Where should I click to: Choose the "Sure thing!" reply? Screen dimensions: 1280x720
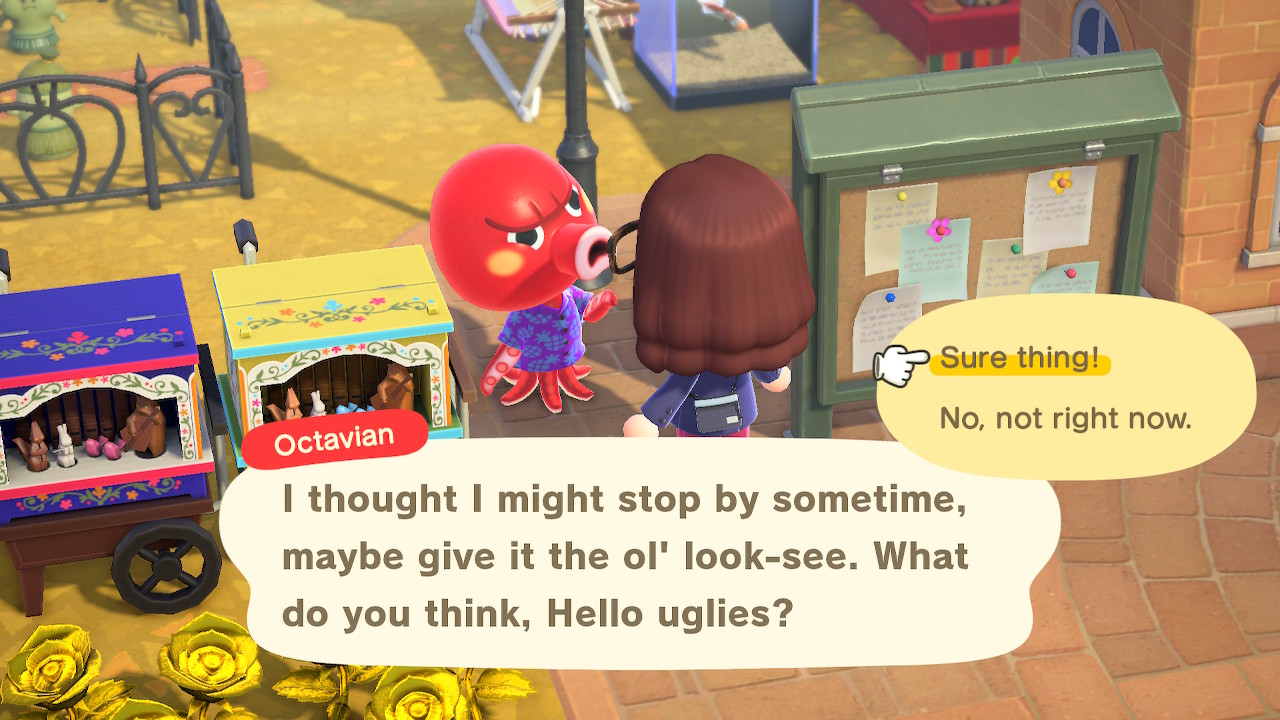(x=1019, y=358)
